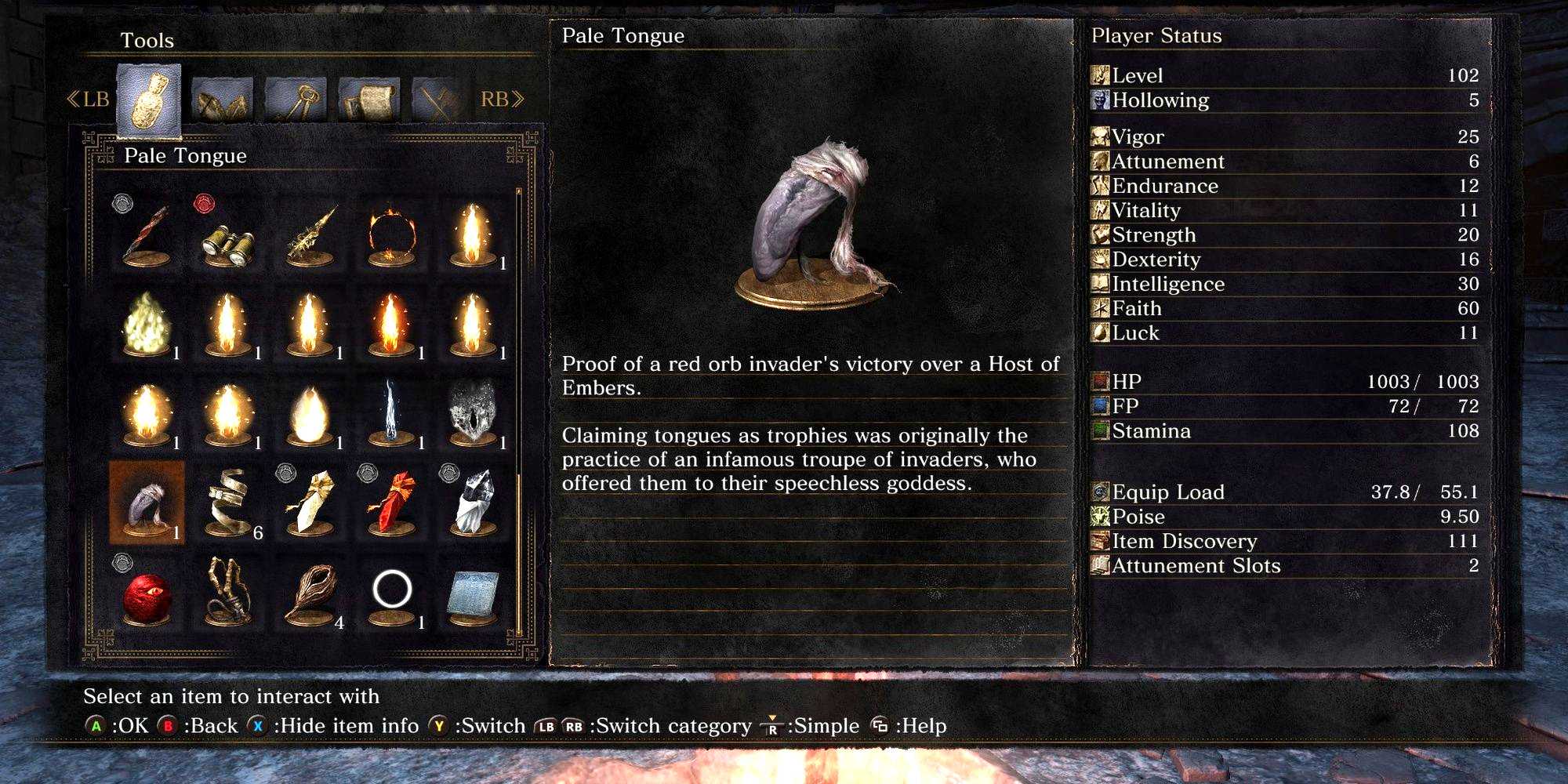Pick the coiled metal band item with count 6
The width and height of the screenshot is (1568, 784).
[228, 503]
